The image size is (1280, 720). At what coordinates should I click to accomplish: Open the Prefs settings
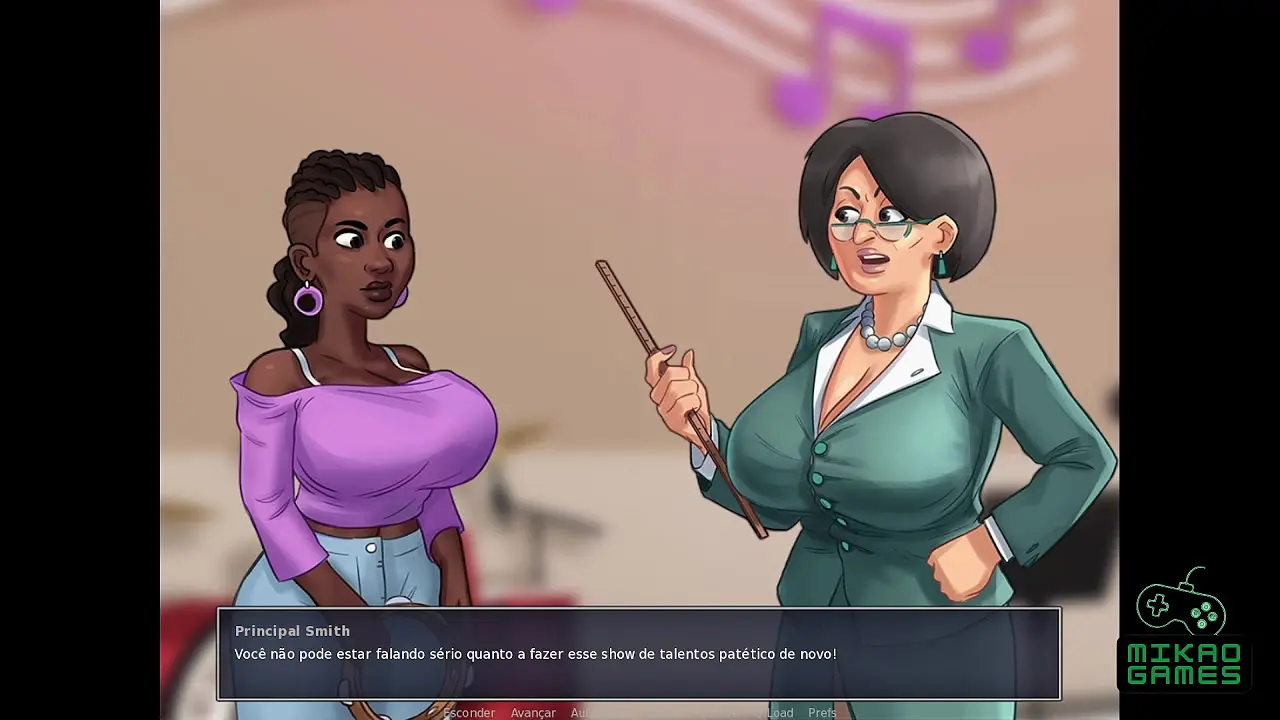click(x=822, y=712)
